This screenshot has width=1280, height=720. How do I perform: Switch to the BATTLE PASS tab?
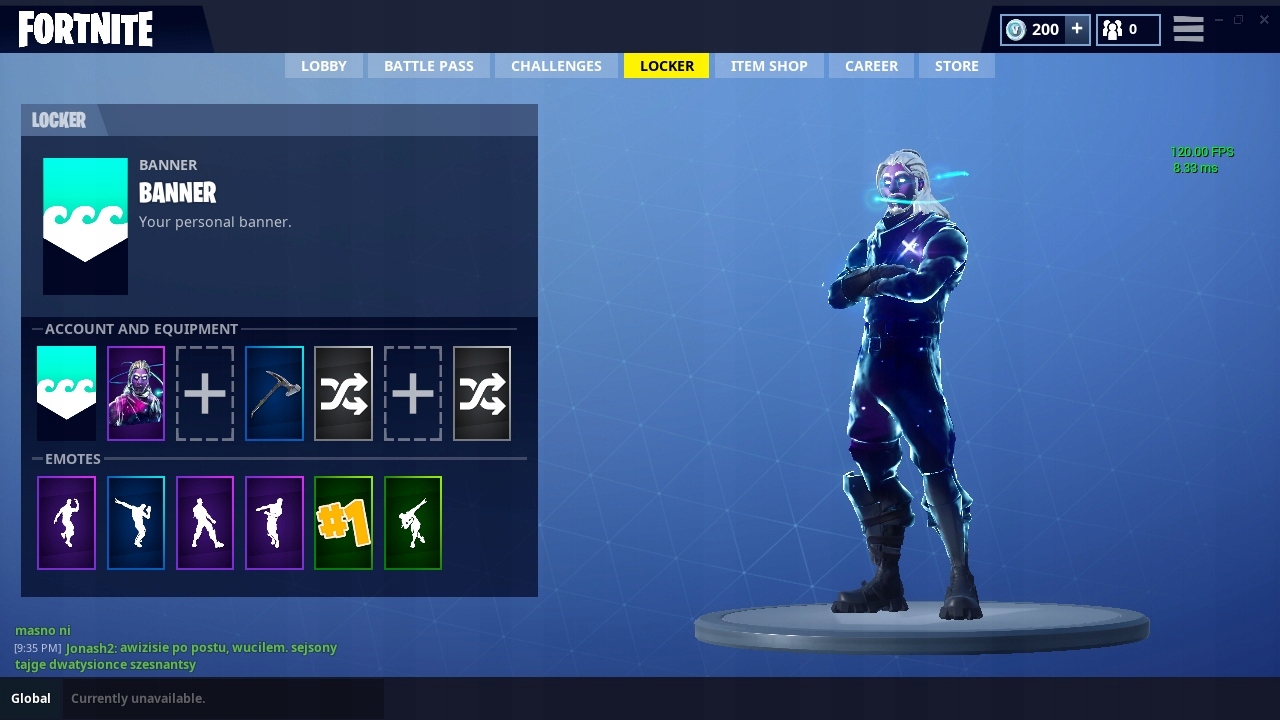(x=429, y=65)
